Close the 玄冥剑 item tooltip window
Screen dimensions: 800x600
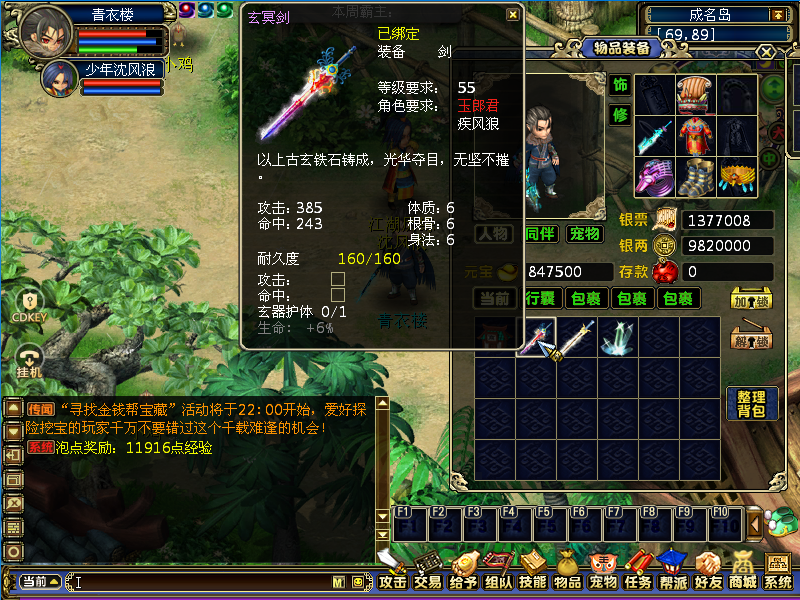[x=512, y=15]
